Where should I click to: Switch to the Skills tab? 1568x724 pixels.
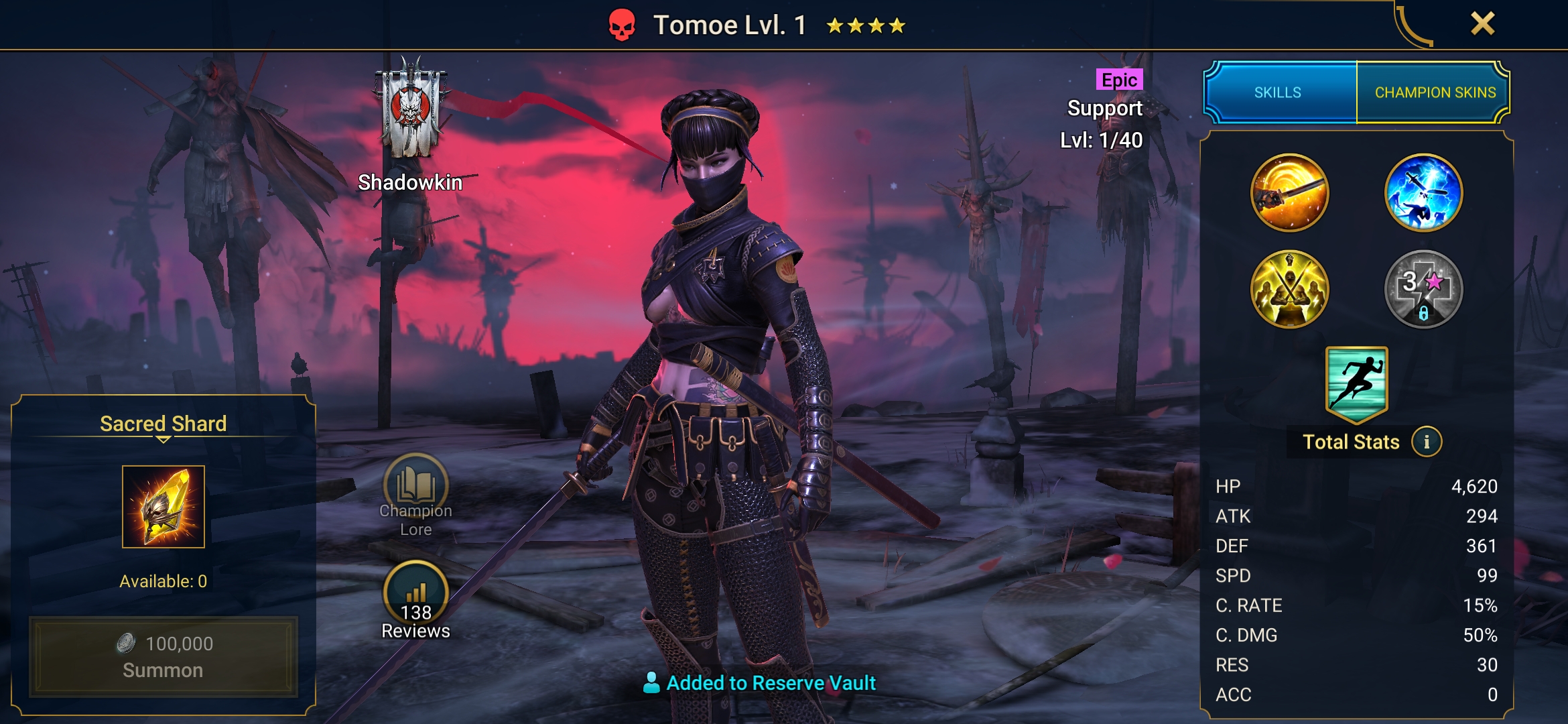(1278, 93)
